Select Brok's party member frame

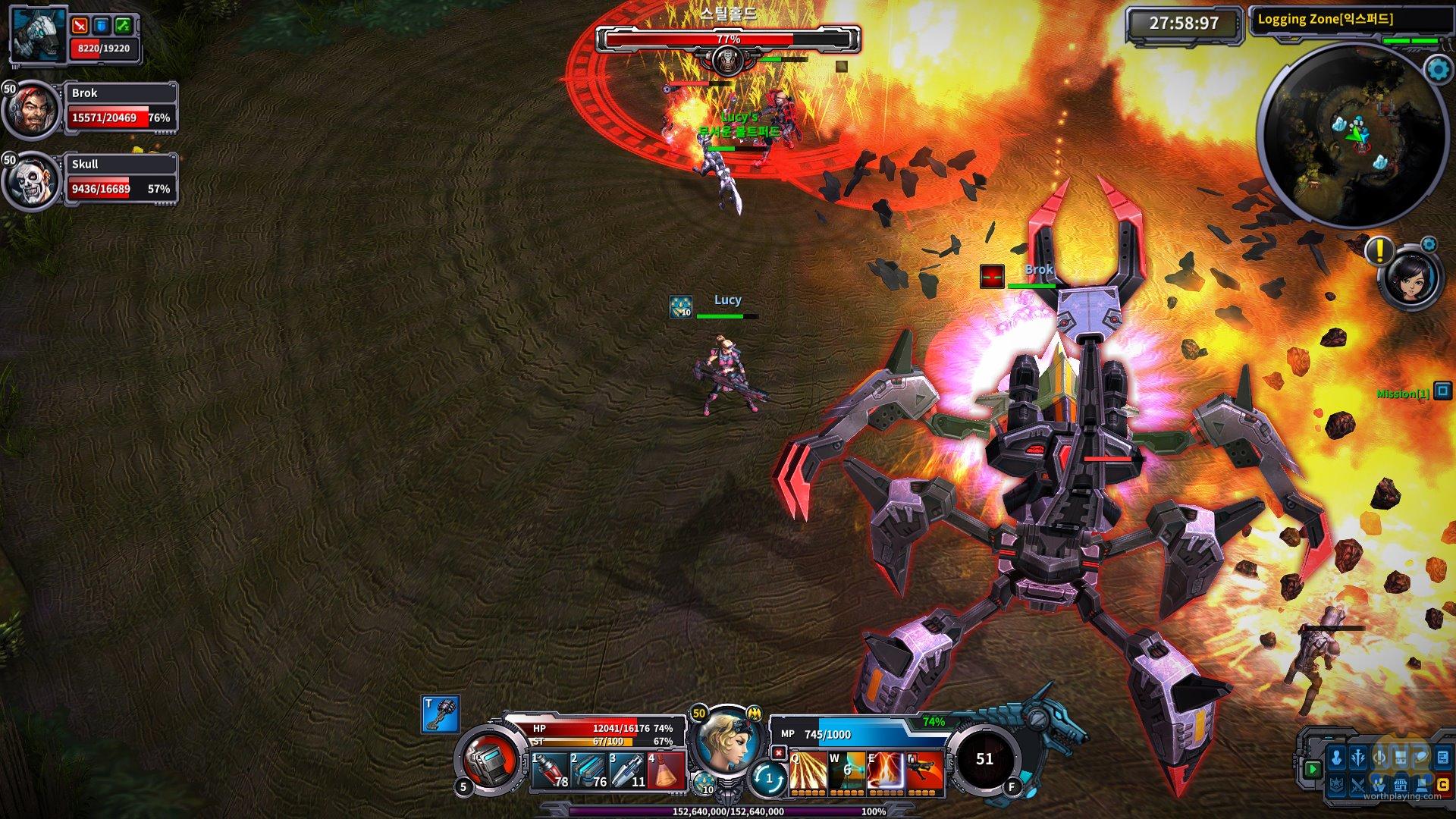pyautogui.click(x=120, y=108)
